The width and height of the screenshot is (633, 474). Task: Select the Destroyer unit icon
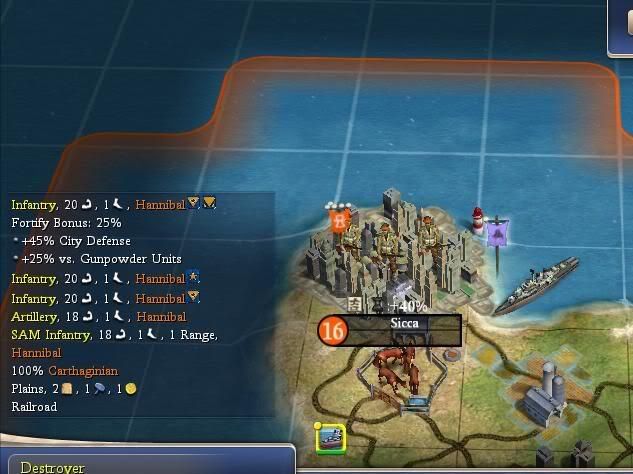pyautogui.click(x=331, y=440)
